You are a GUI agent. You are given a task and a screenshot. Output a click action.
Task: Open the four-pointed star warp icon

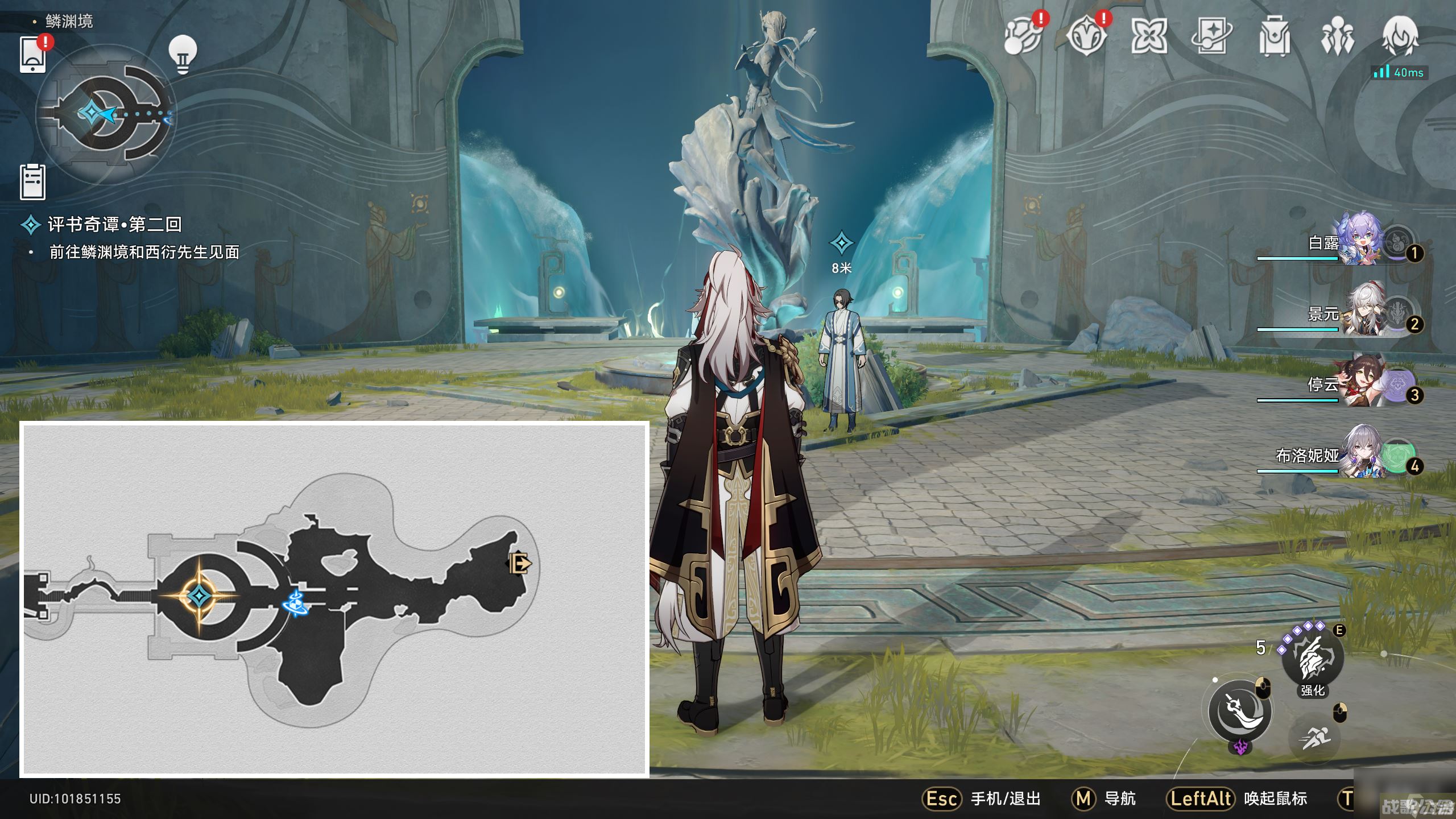click(1149, 37)
